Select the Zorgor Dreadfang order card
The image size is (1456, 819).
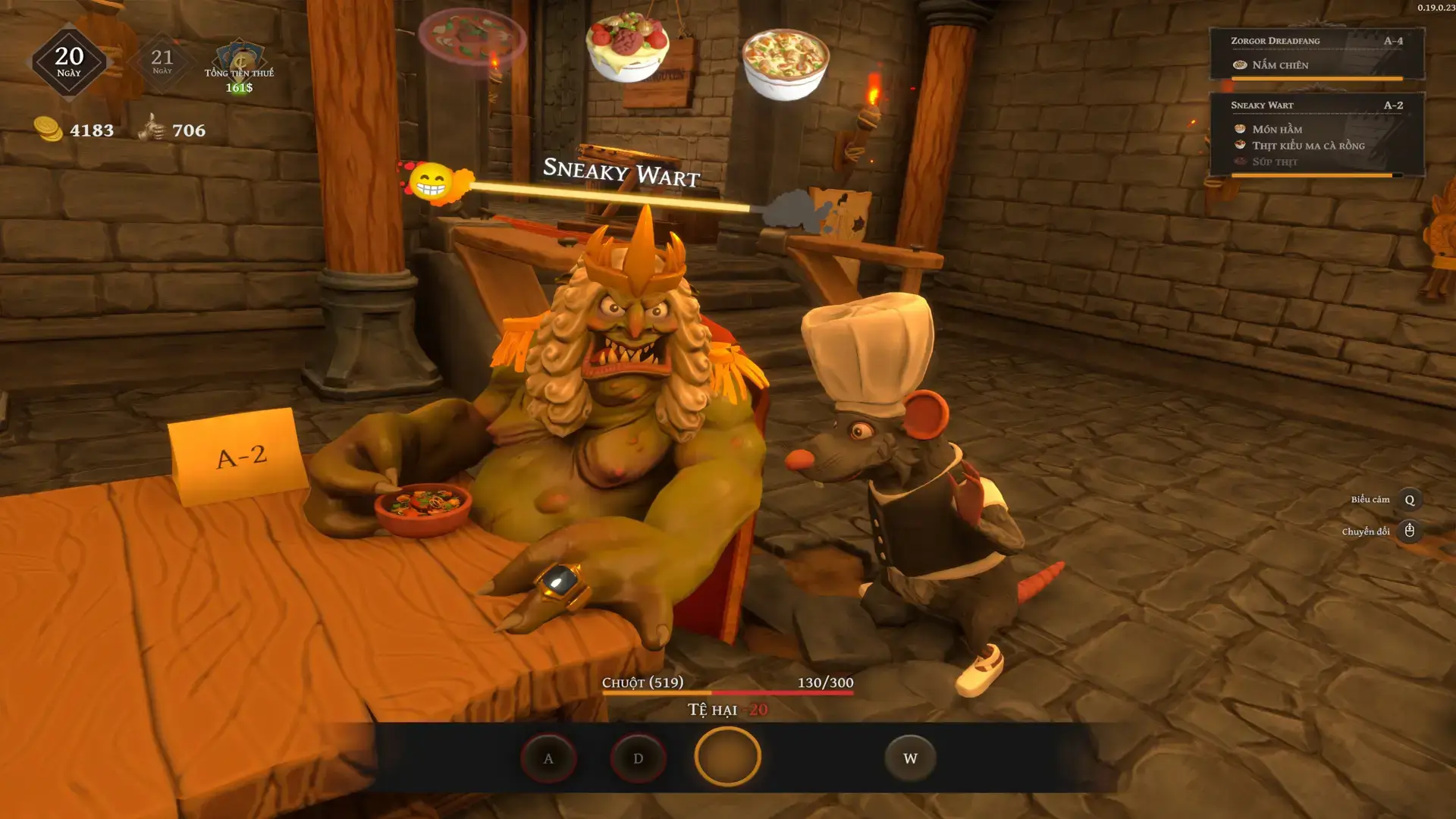(x=1316, y=53)
